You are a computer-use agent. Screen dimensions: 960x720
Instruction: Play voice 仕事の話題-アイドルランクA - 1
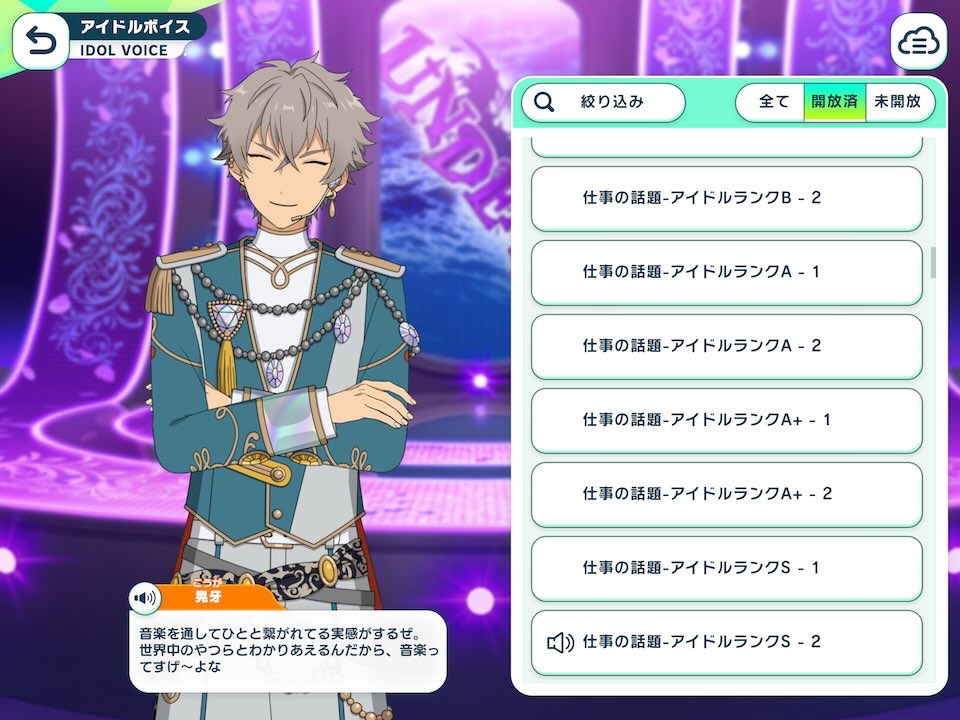726,272
